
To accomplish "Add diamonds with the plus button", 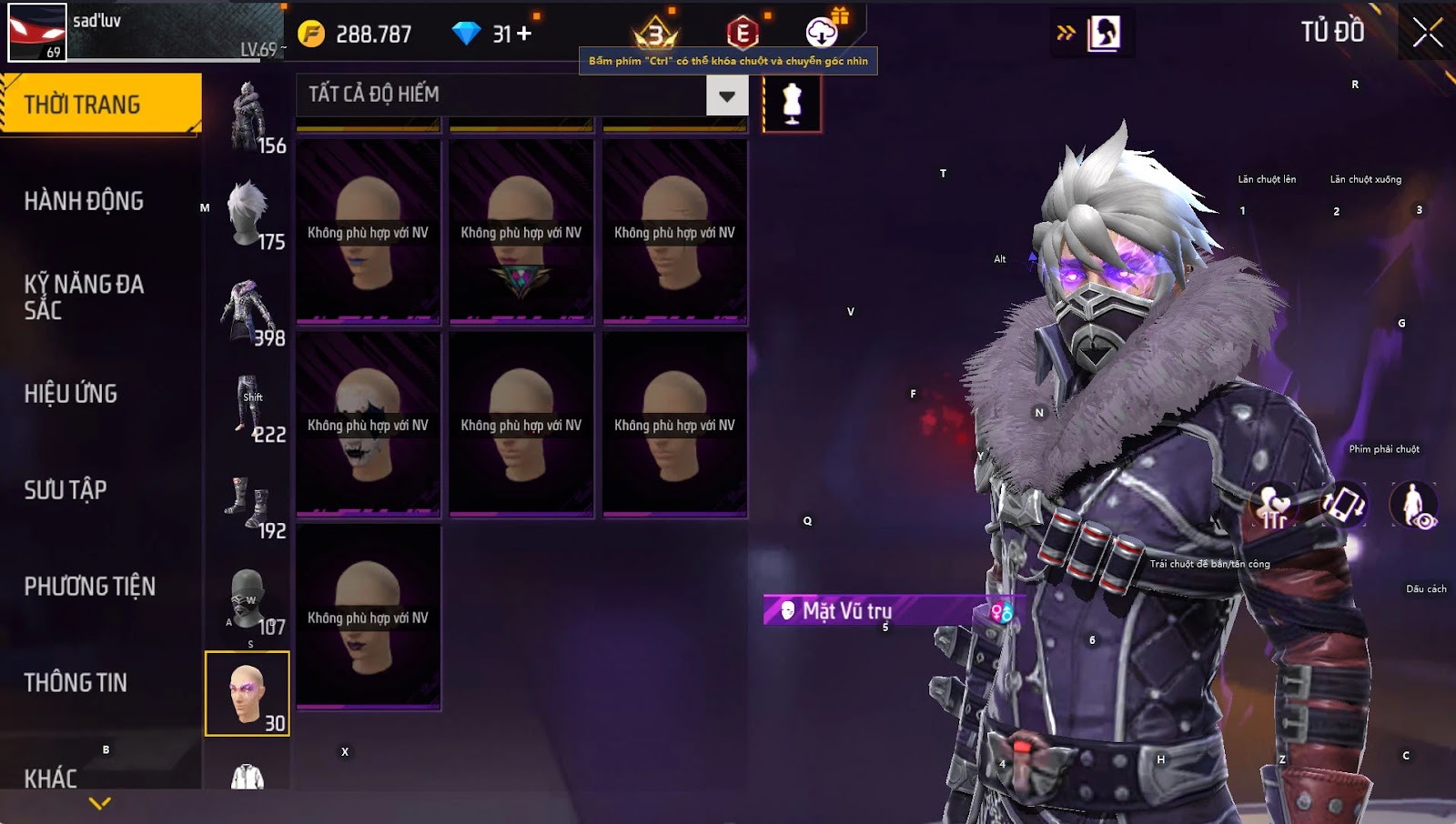I will tap(524, 34).
